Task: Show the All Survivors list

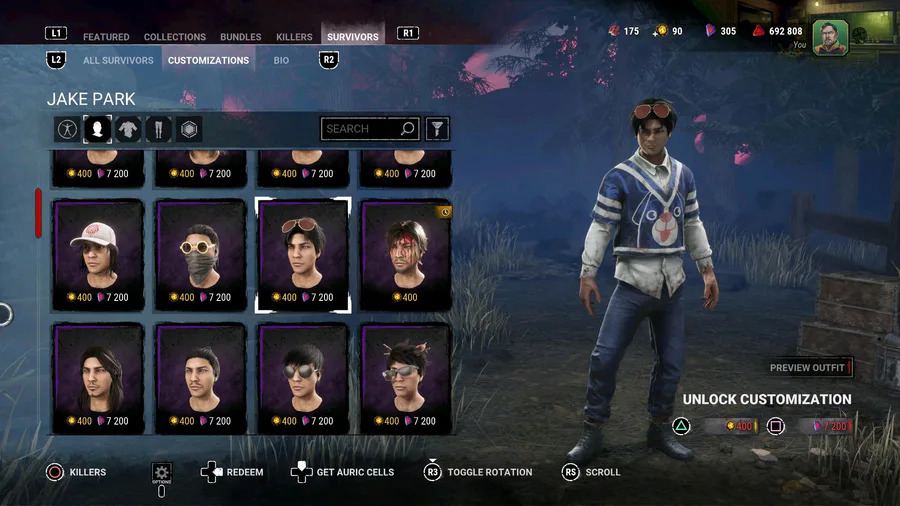Action: coord(118,60)
